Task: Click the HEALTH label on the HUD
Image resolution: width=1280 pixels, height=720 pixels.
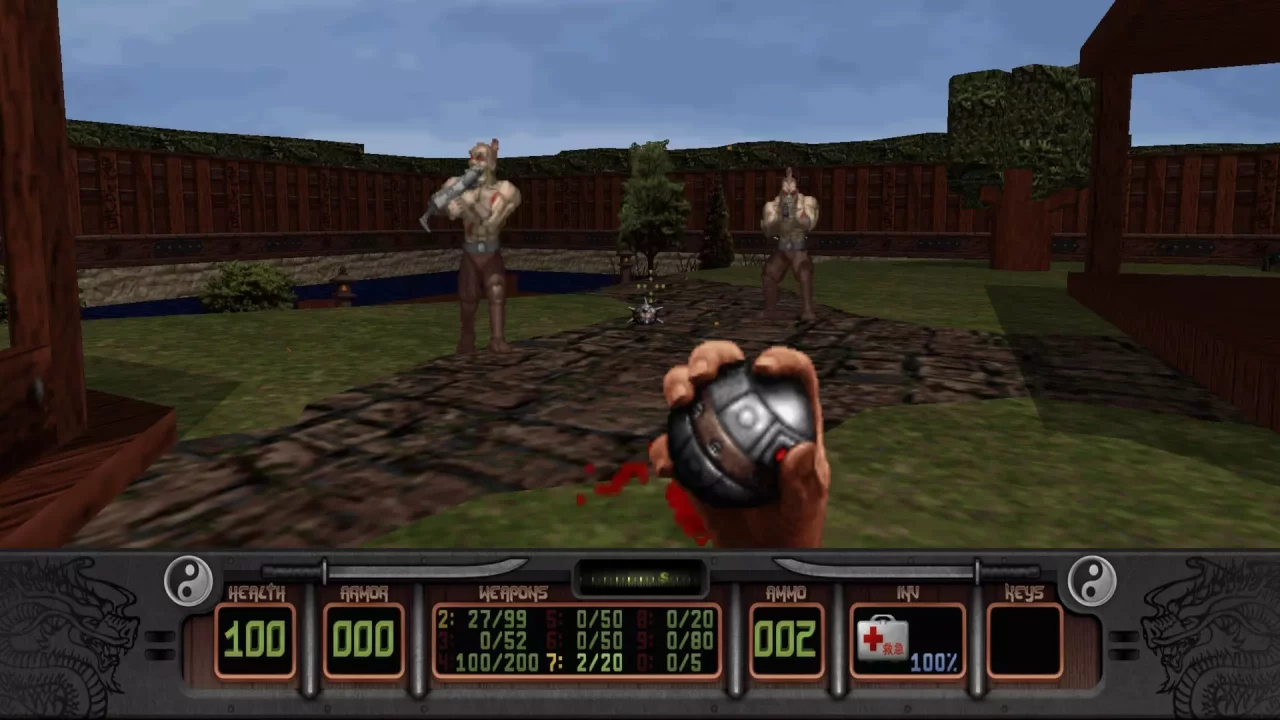Action: (258, 592)
